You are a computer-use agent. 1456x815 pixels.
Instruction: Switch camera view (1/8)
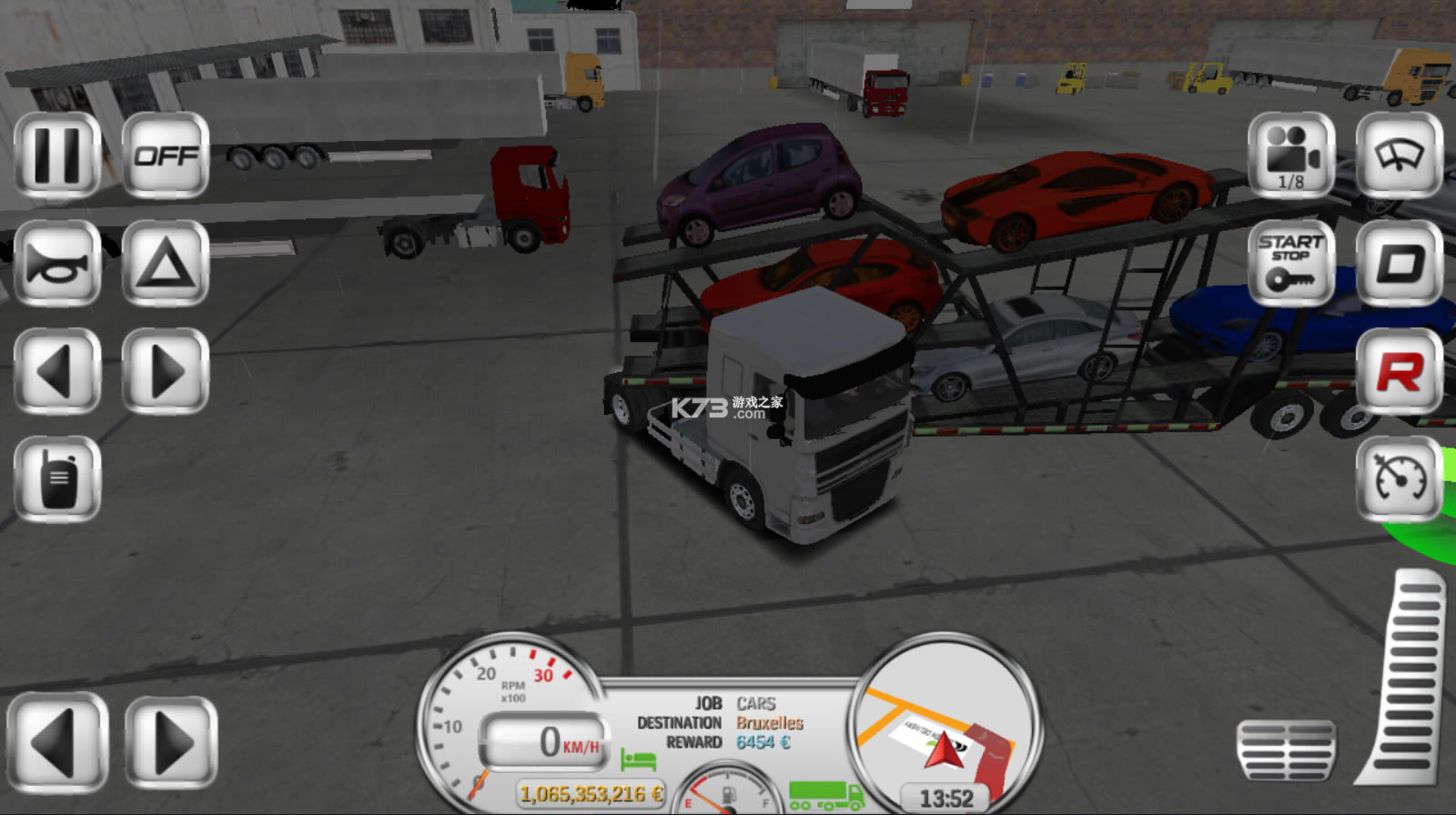[1290, 156]
